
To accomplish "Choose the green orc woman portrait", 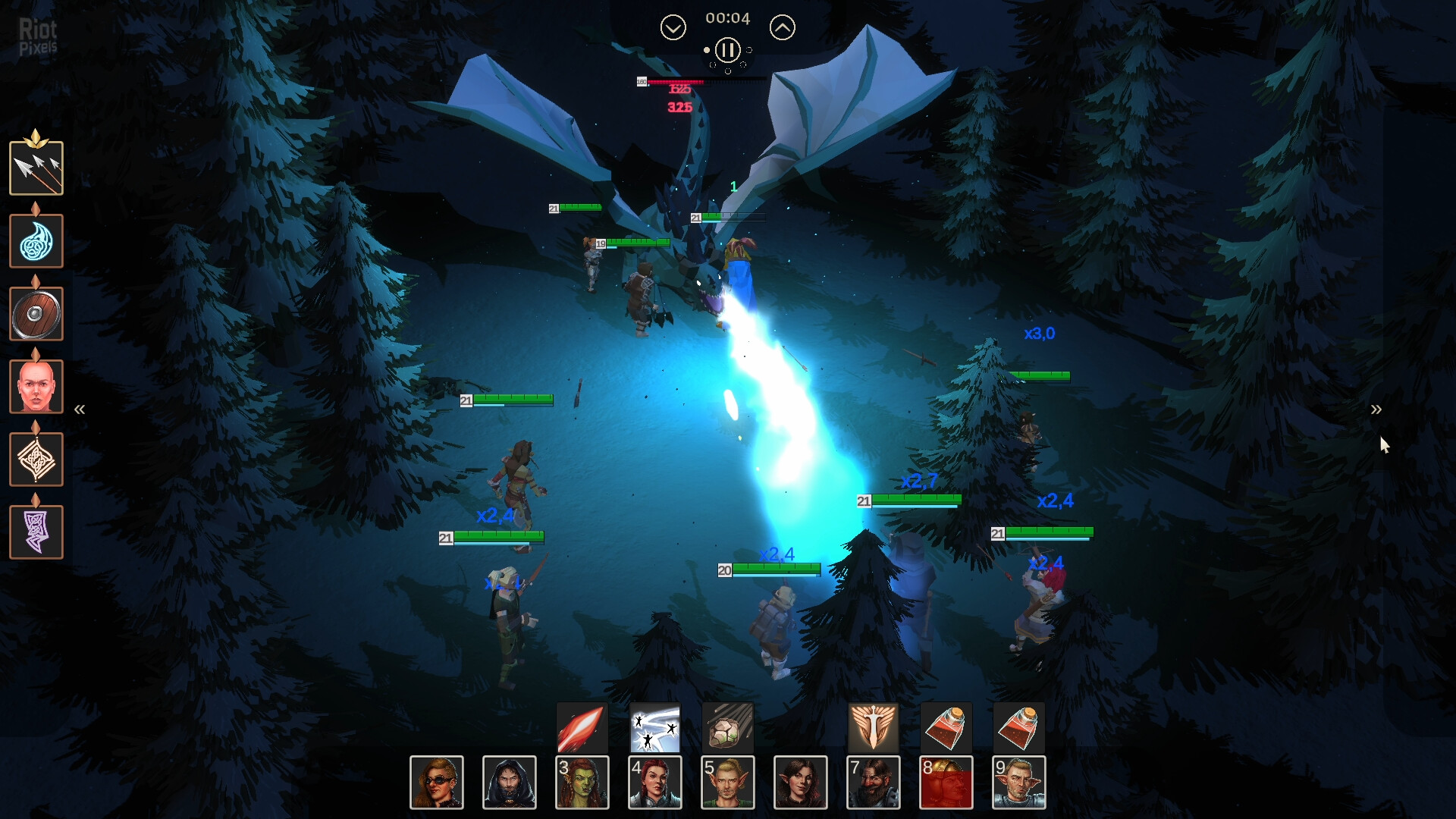I will 582,783.
